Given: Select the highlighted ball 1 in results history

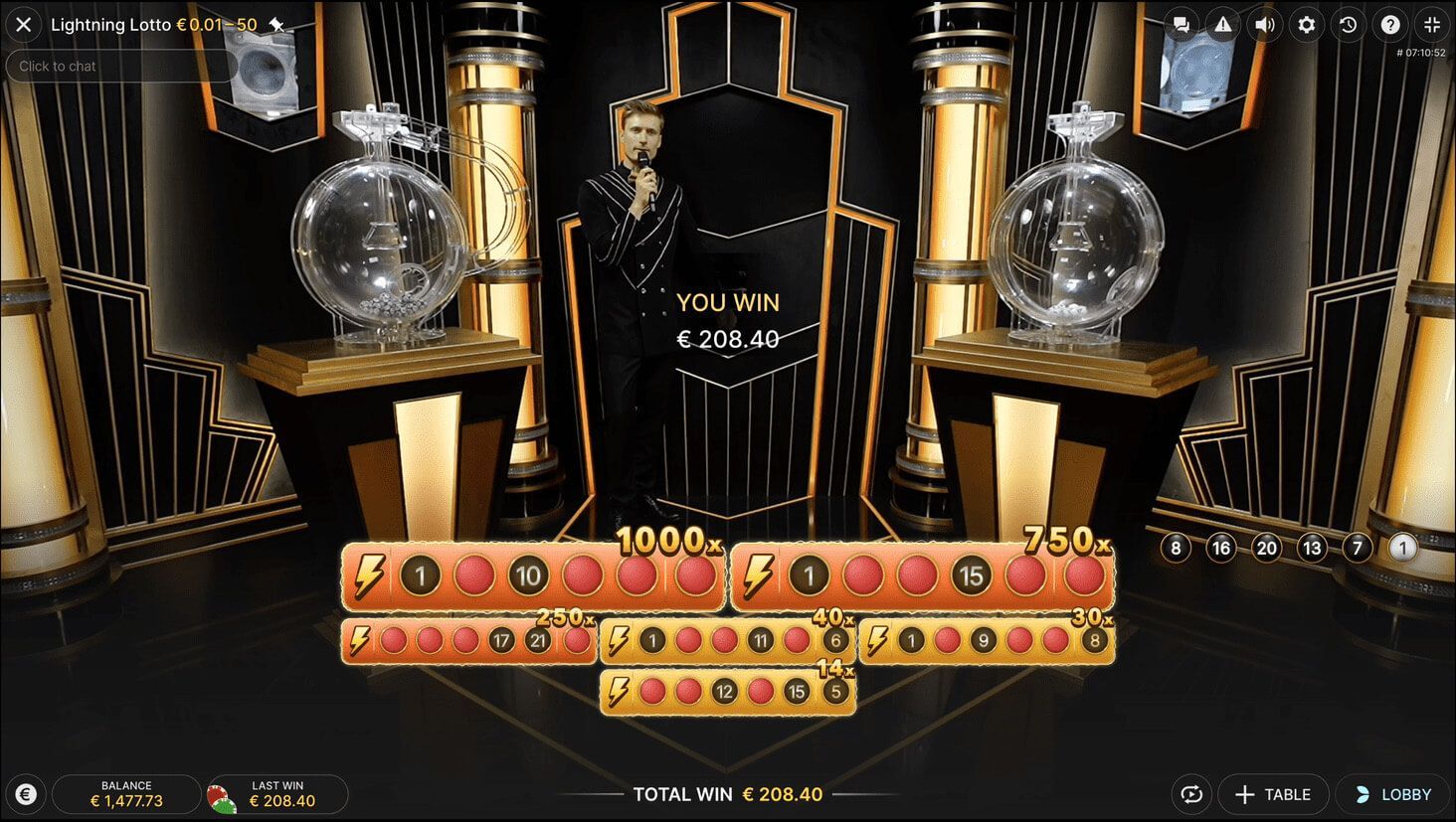Looking at the screenshot, I should (x=1402, y=547).
